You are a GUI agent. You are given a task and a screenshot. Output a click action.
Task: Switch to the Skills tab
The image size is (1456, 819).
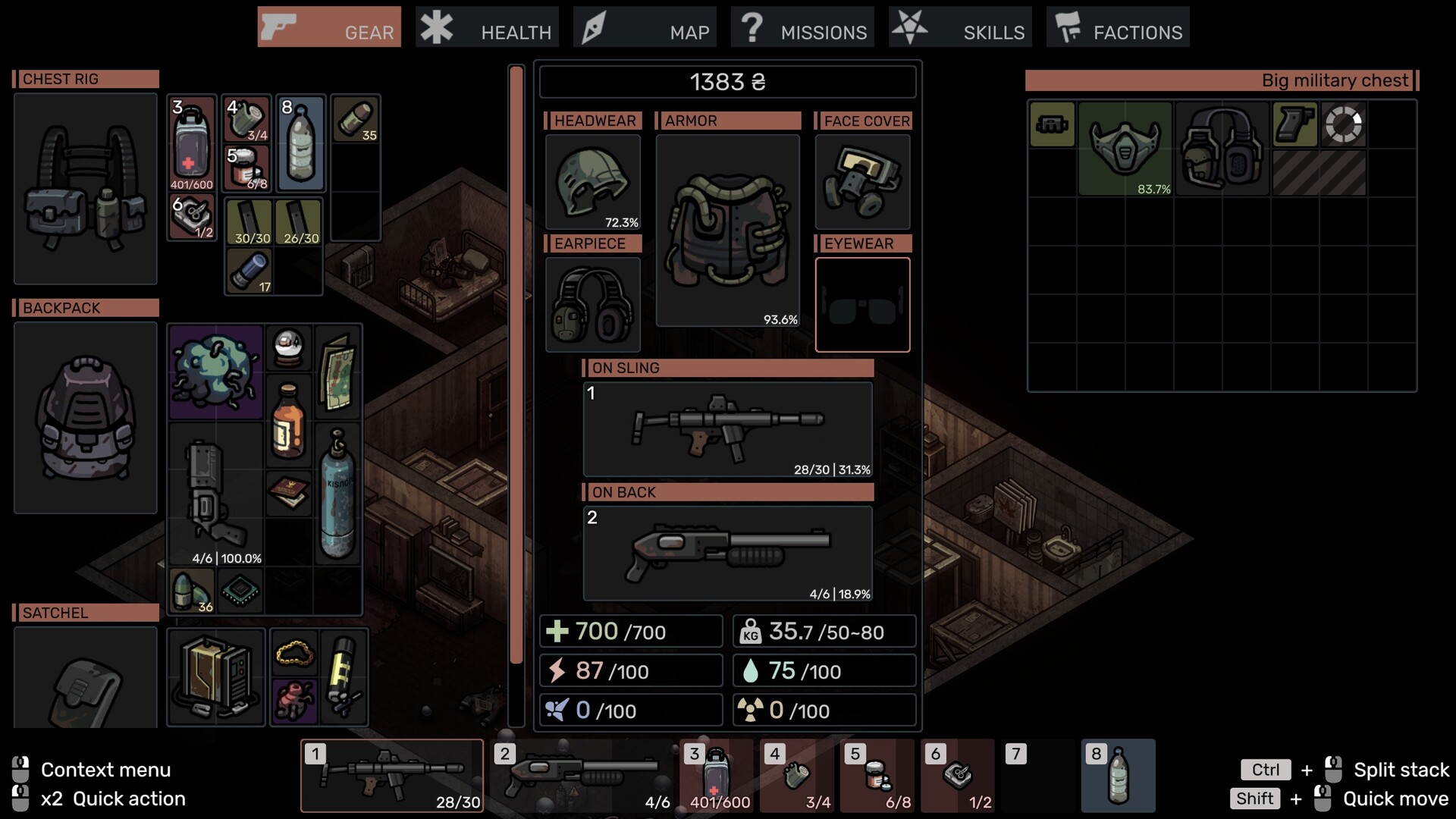(x=960, y=27)
